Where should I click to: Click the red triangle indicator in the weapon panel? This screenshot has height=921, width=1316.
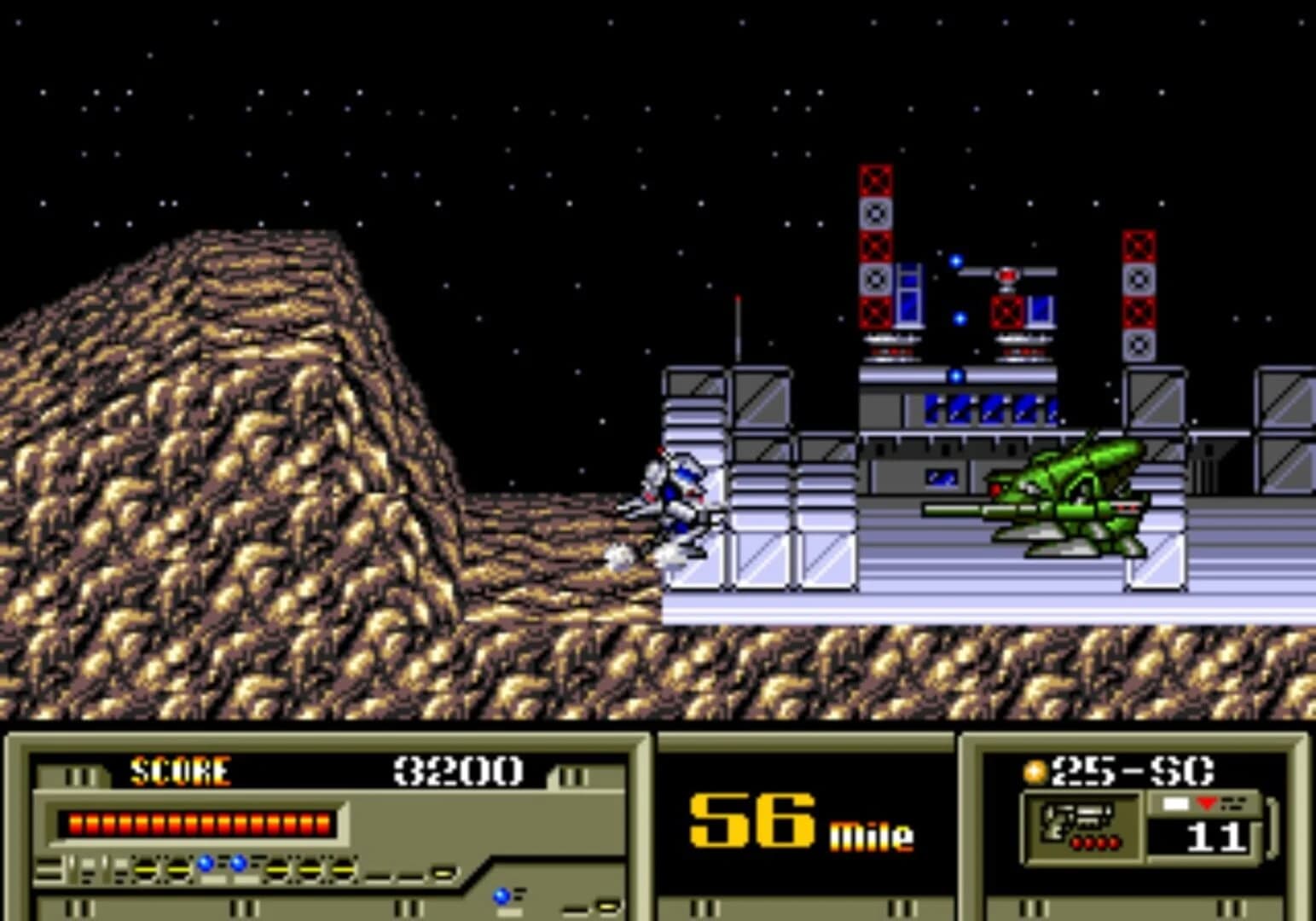(1207, 803)
